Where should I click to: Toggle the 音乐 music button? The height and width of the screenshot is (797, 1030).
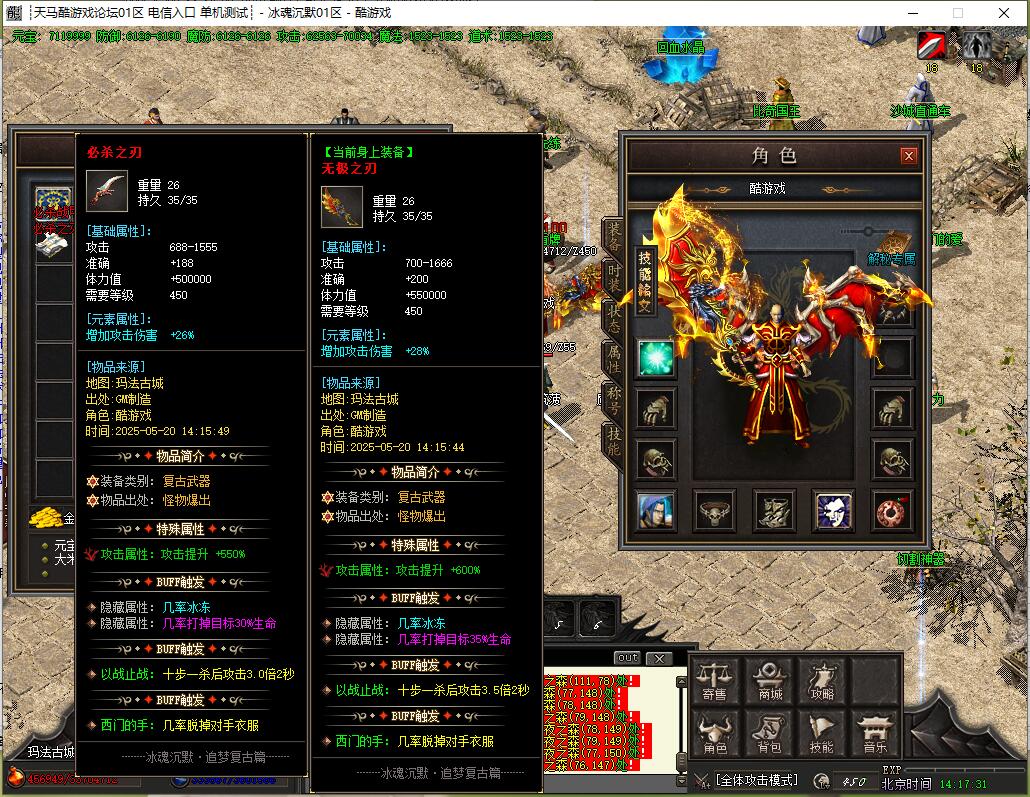[874, 735]
